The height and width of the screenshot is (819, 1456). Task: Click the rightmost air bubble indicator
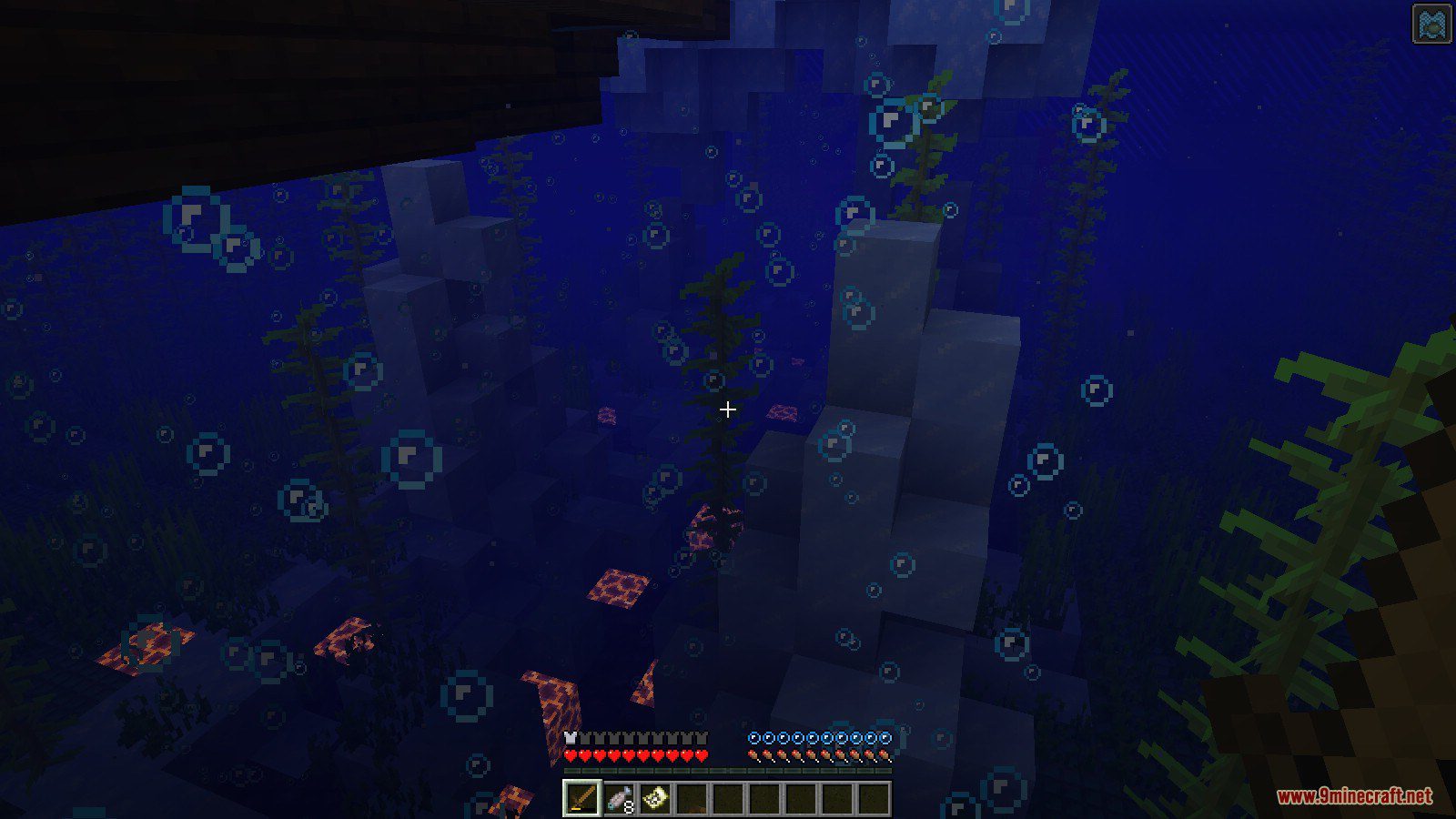click(883, 739)
